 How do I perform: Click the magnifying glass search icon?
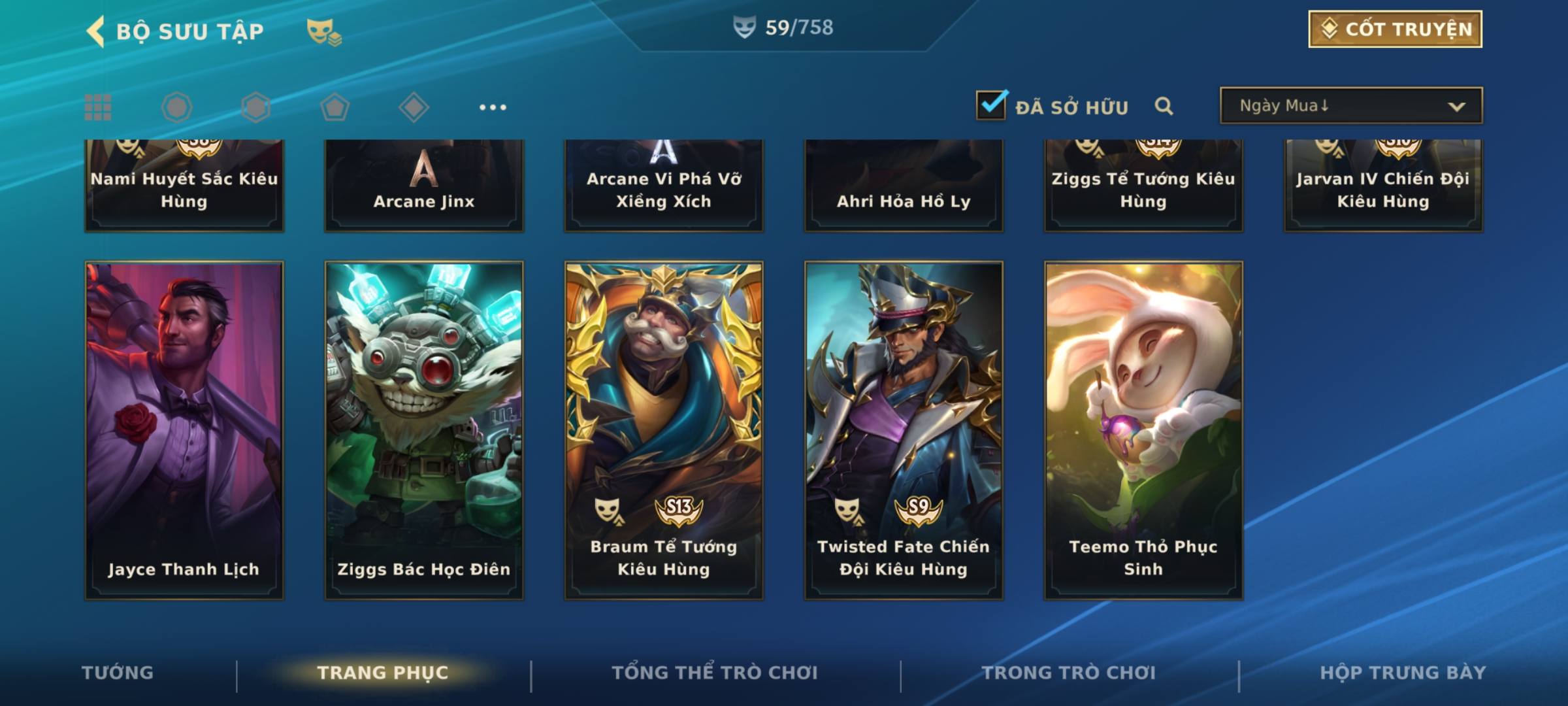[x=1164, y=106]
